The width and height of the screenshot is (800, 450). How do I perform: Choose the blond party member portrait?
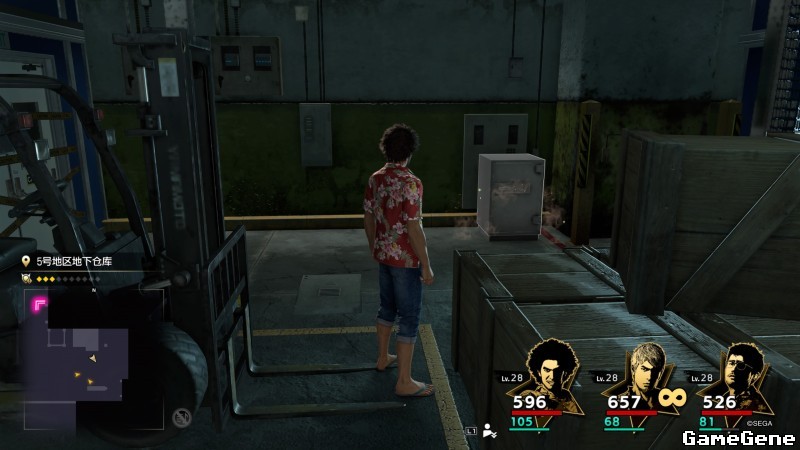640,368
